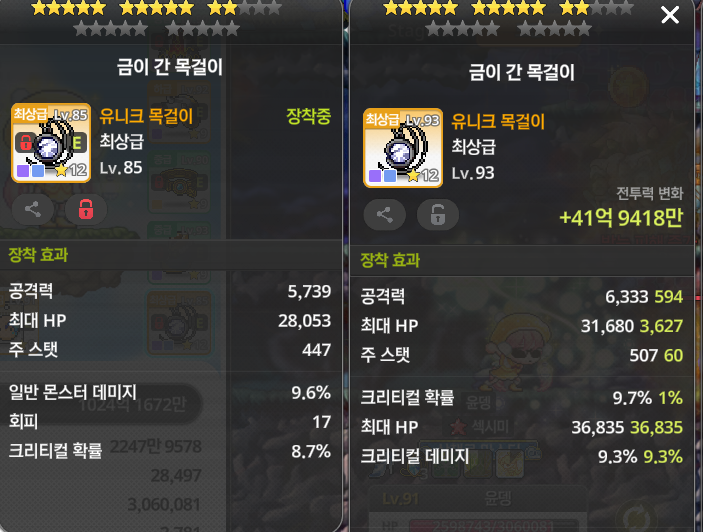Lock the Lv.93 necklace
703x532 pixels.
[x=437, y=214]
